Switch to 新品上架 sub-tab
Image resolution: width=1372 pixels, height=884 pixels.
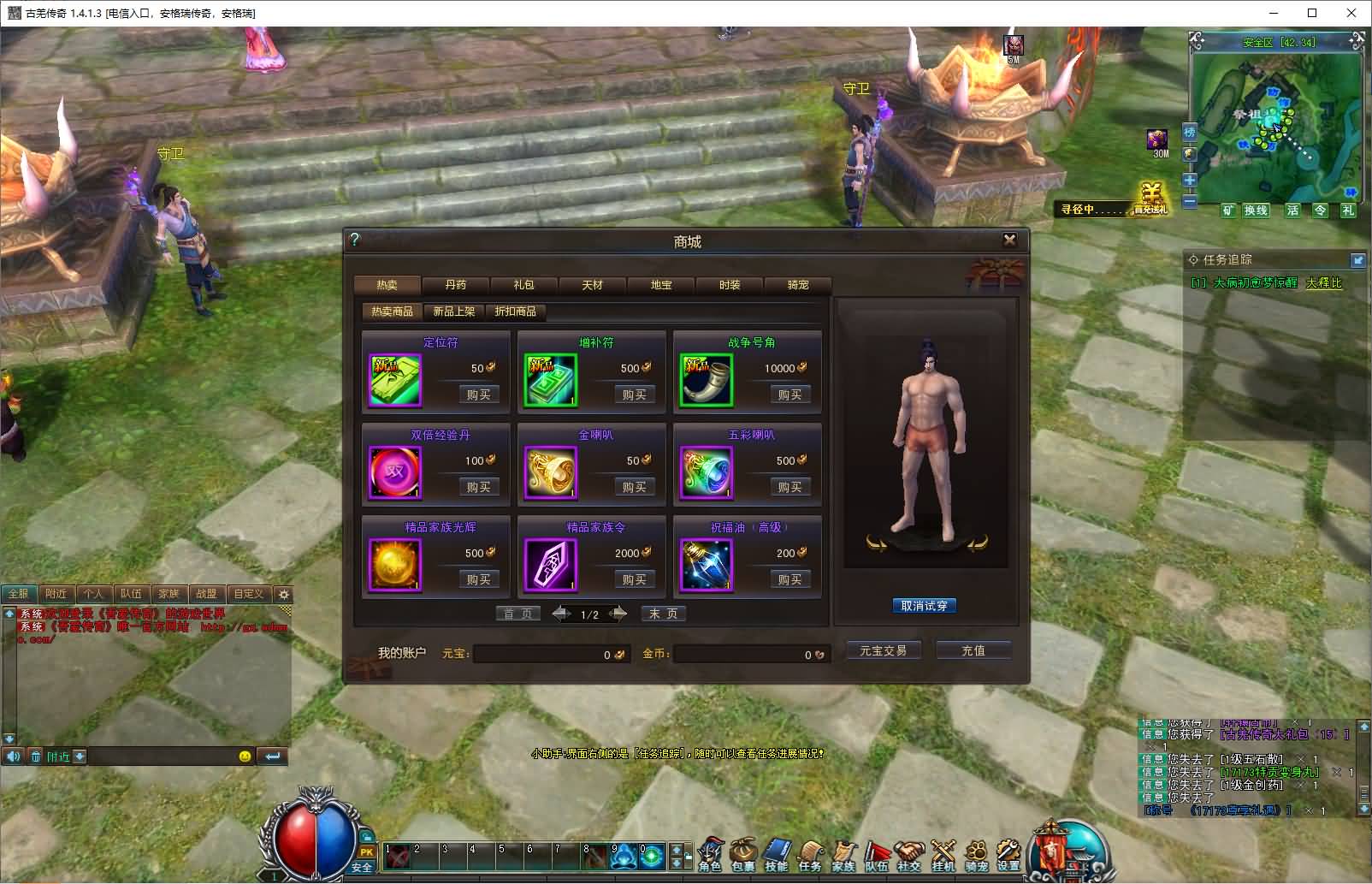click(x=453, y=311)
